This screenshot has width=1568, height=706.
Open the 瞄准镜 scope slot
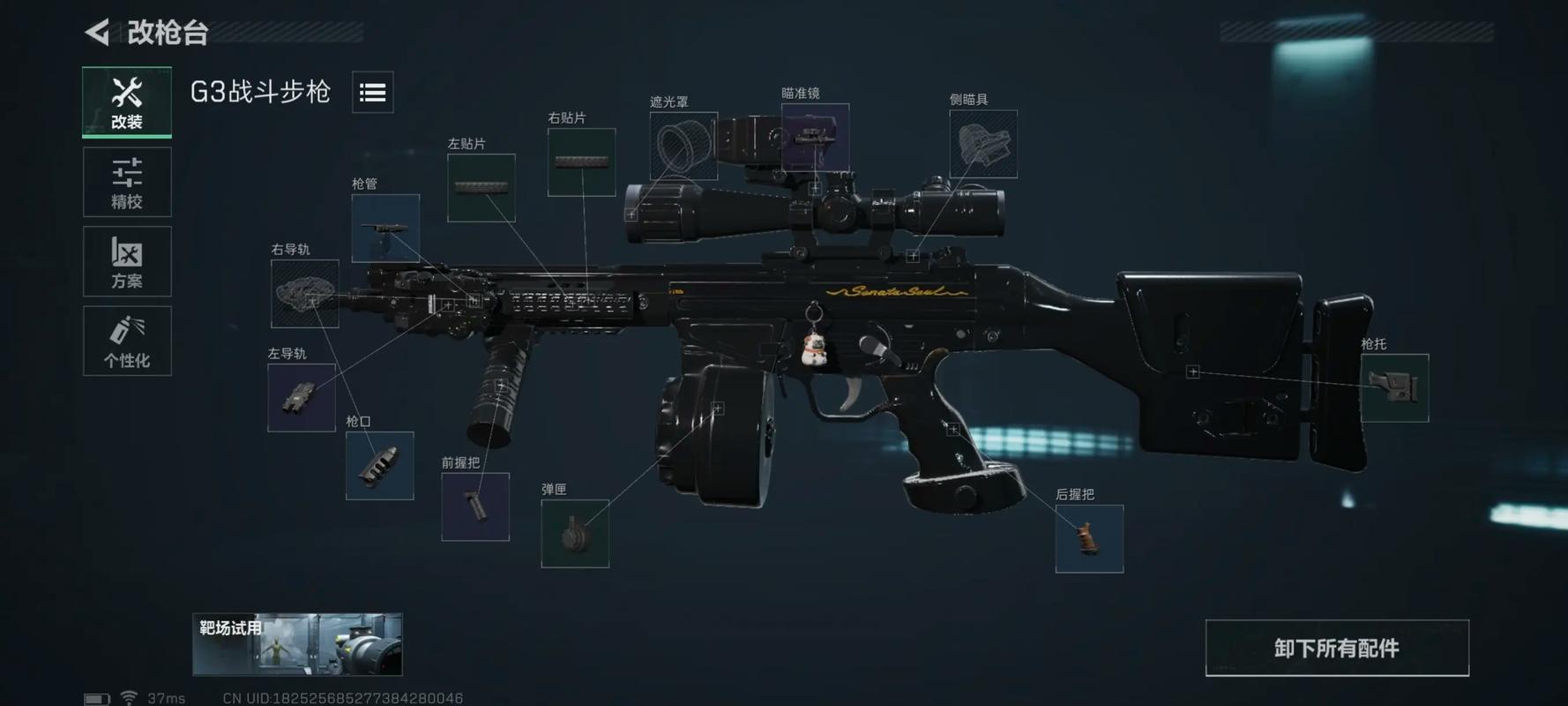tap(815, 137)
